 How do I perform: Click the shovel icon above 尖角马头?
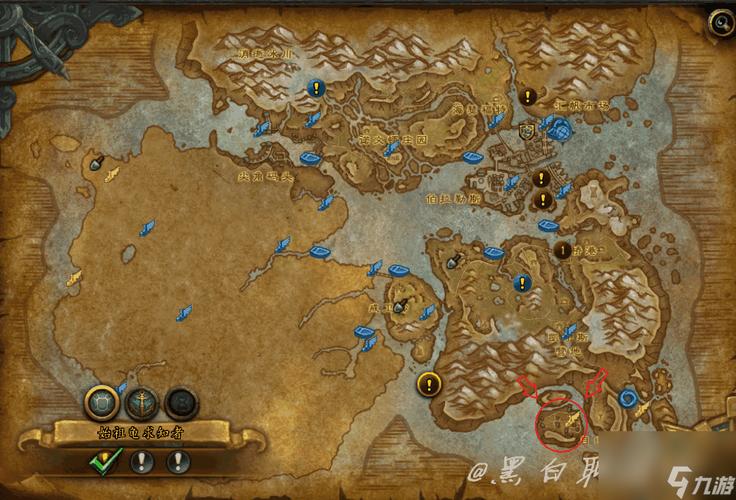click(97, 162)
